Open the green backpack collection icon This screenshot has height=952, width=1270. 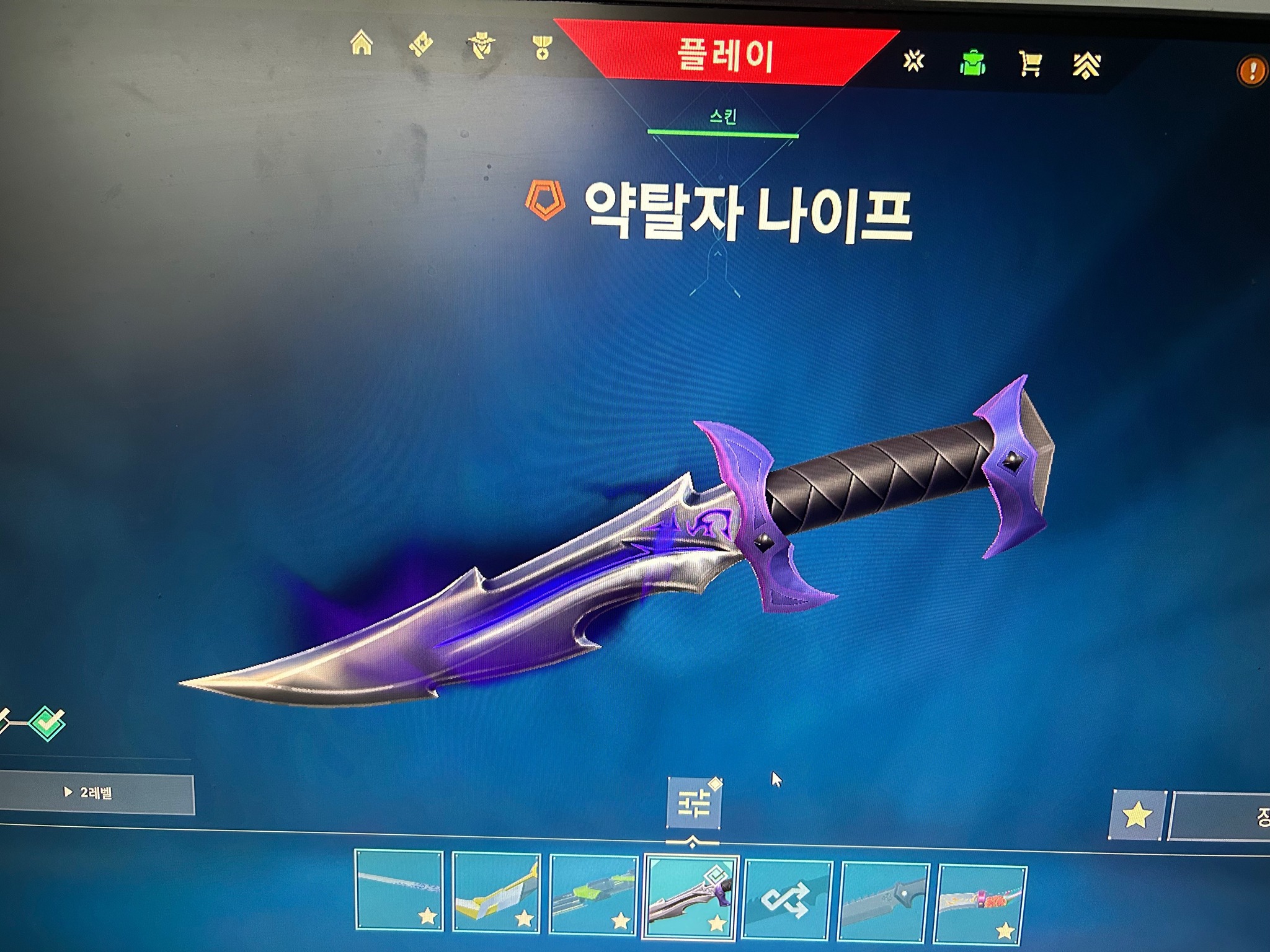click(972, 63)
